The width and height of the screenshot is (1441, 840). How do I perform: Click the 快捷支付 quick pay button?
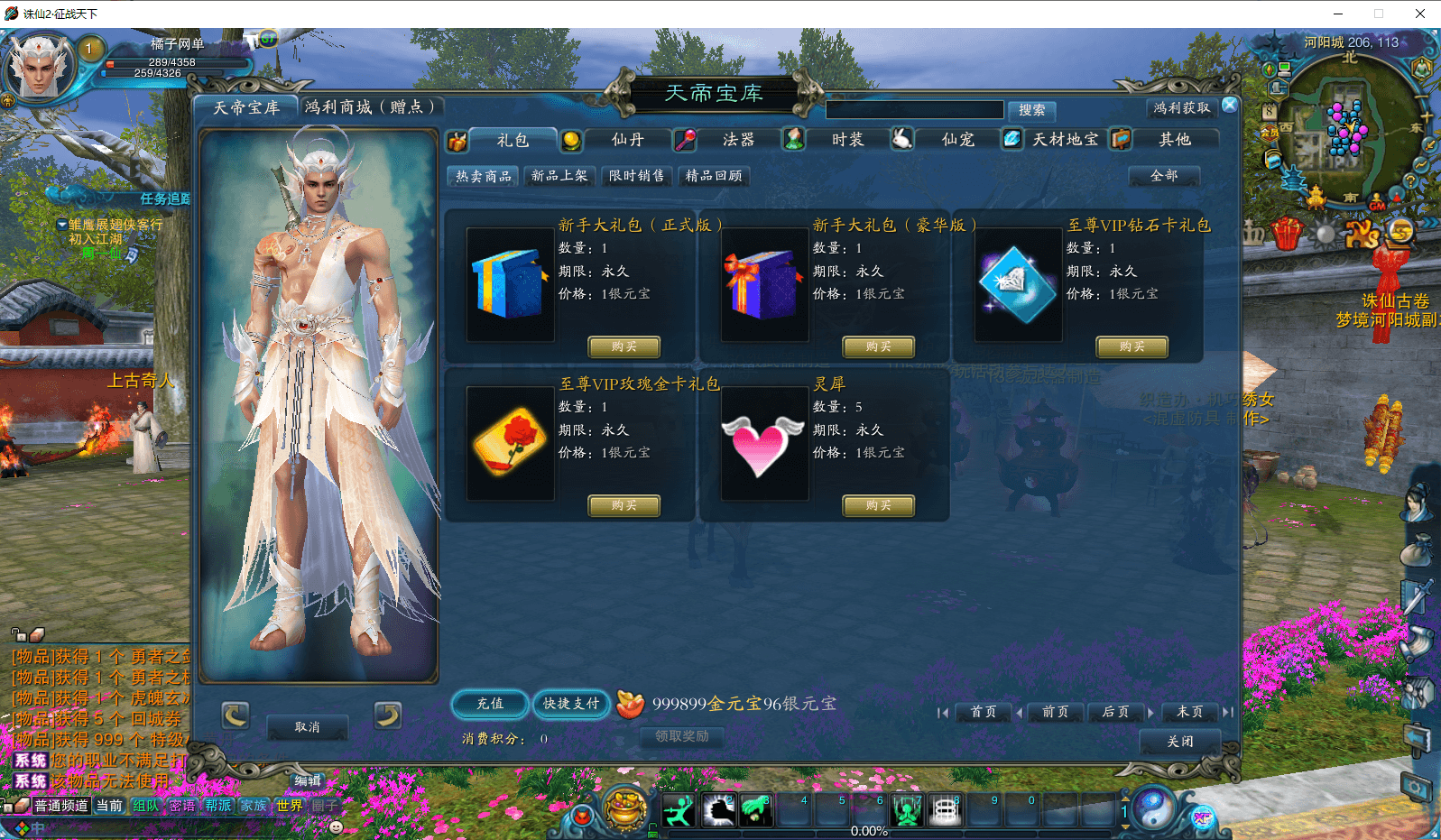pyautogui.click(x=571, y=704)
